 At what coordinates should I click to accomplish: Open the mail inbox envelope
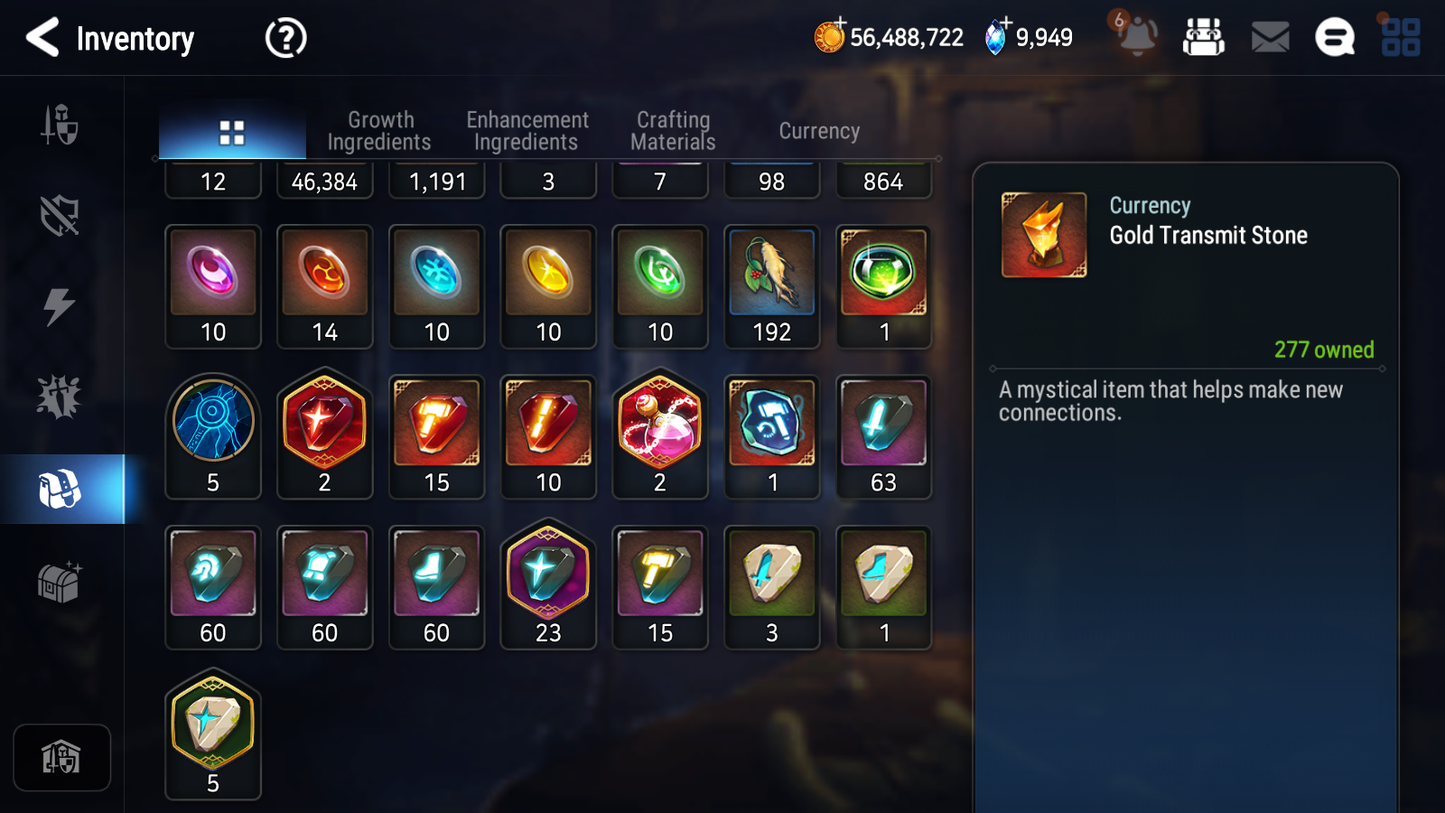point(1269,36)
